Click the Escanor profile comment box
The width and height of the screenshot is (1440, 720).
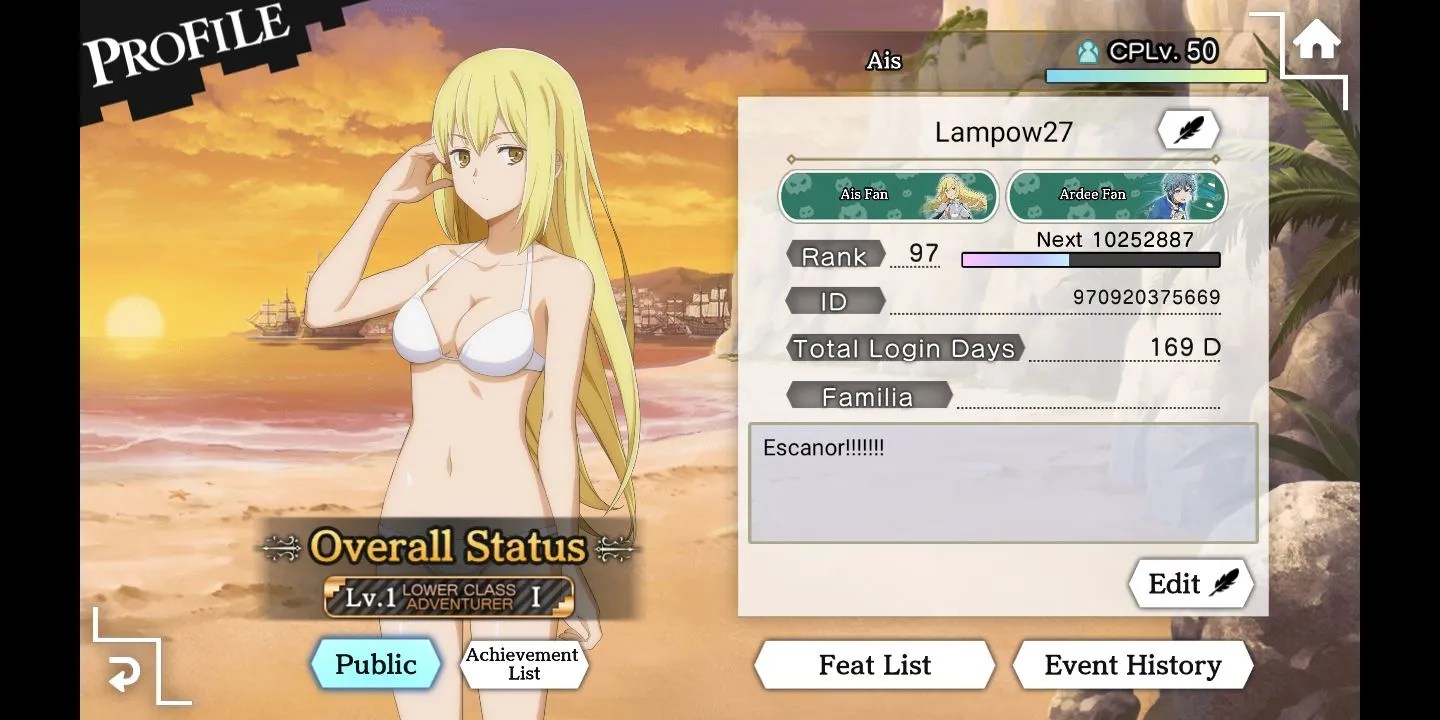pyautogui.click(x=1002, y=483)
